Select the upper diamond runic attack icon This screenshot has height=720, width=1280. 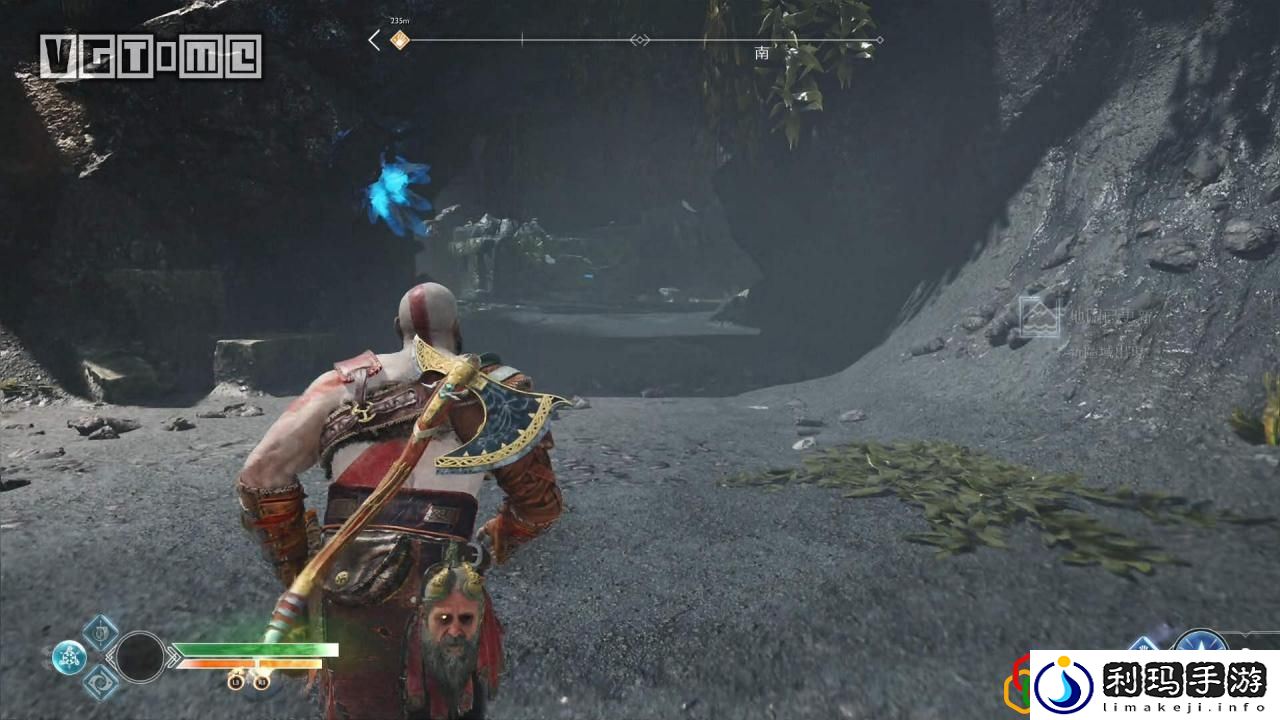point(100,632)
